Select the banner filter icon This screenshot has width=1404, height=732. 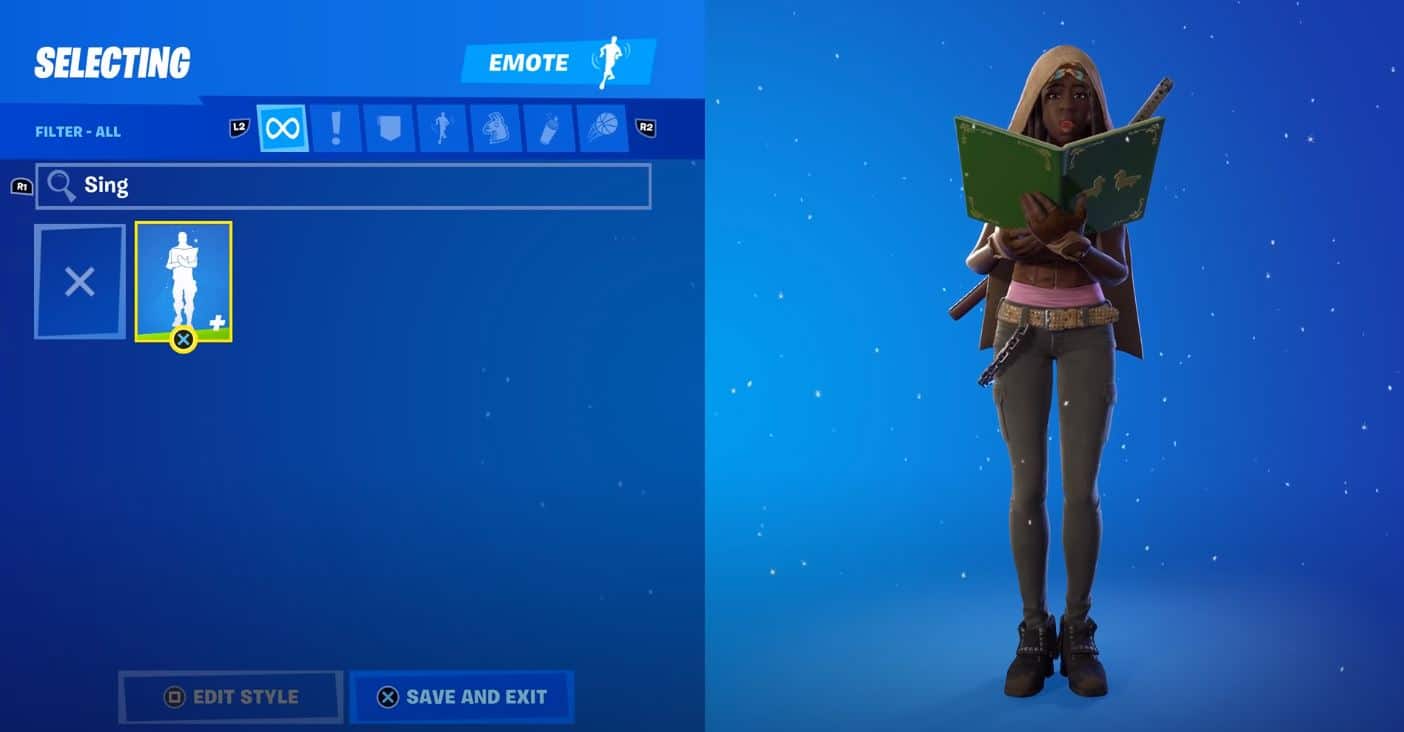point(389,128)
